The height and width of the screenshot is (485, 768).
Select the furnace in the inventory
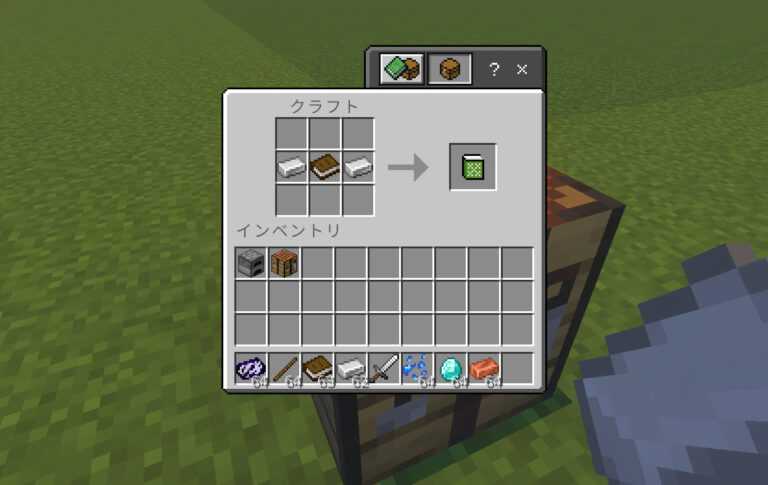click(251, 263)
